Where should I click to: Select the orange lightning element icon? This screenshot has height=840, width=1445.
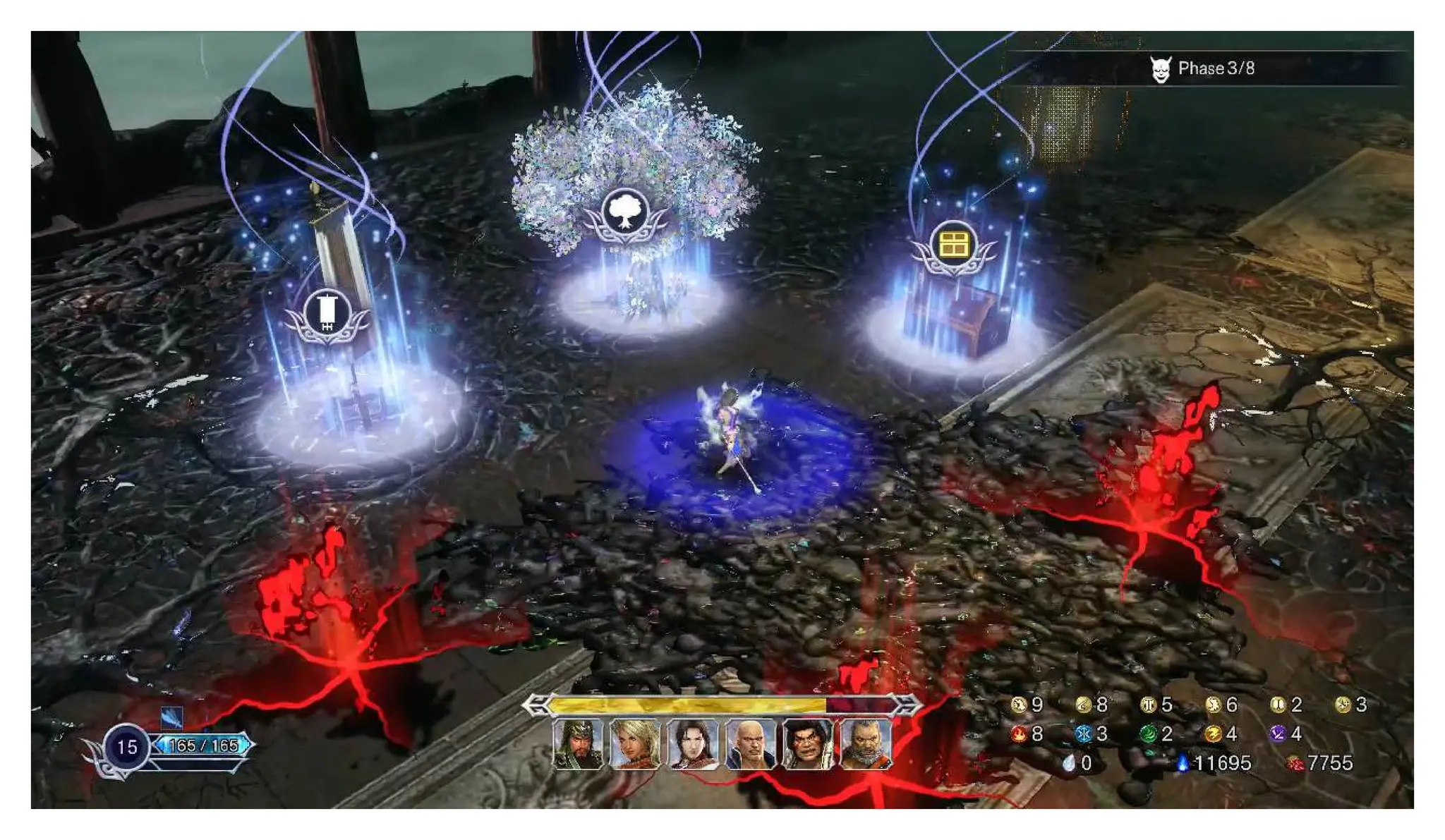pyautogui.click(x=1213, y=734)
